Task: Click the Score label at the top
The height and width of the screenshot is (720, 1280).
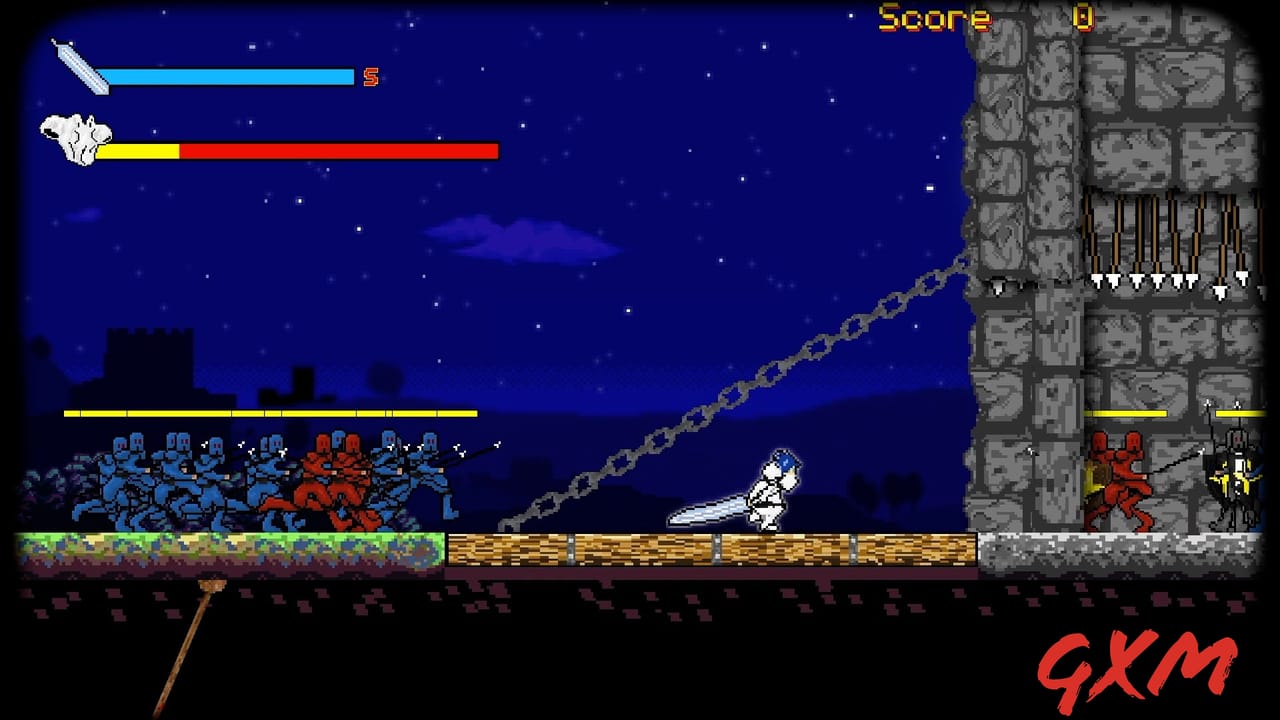Action: click(932, 18)
